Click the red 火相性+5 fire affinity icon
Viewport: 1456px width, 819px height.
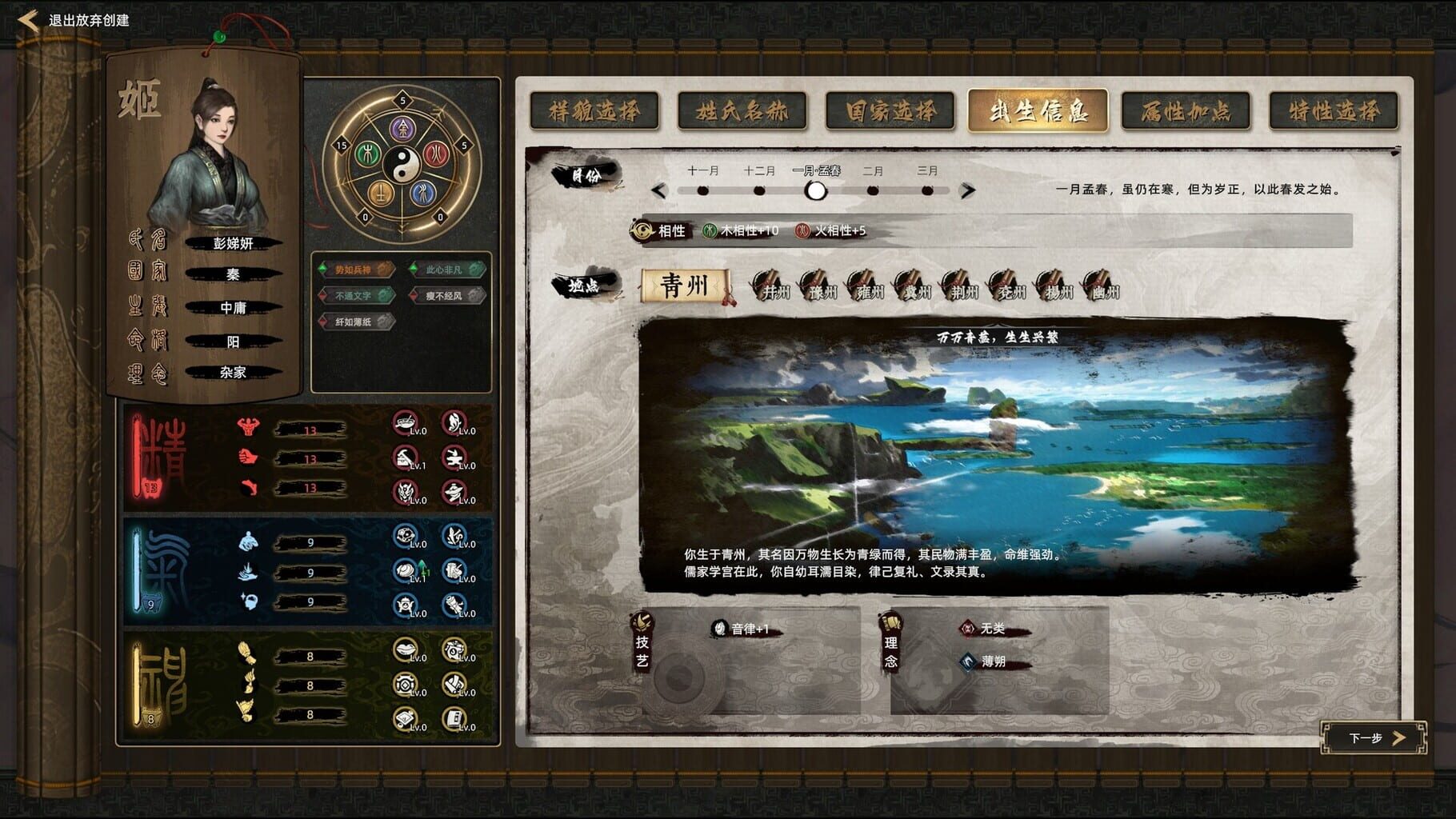[802, 230]
